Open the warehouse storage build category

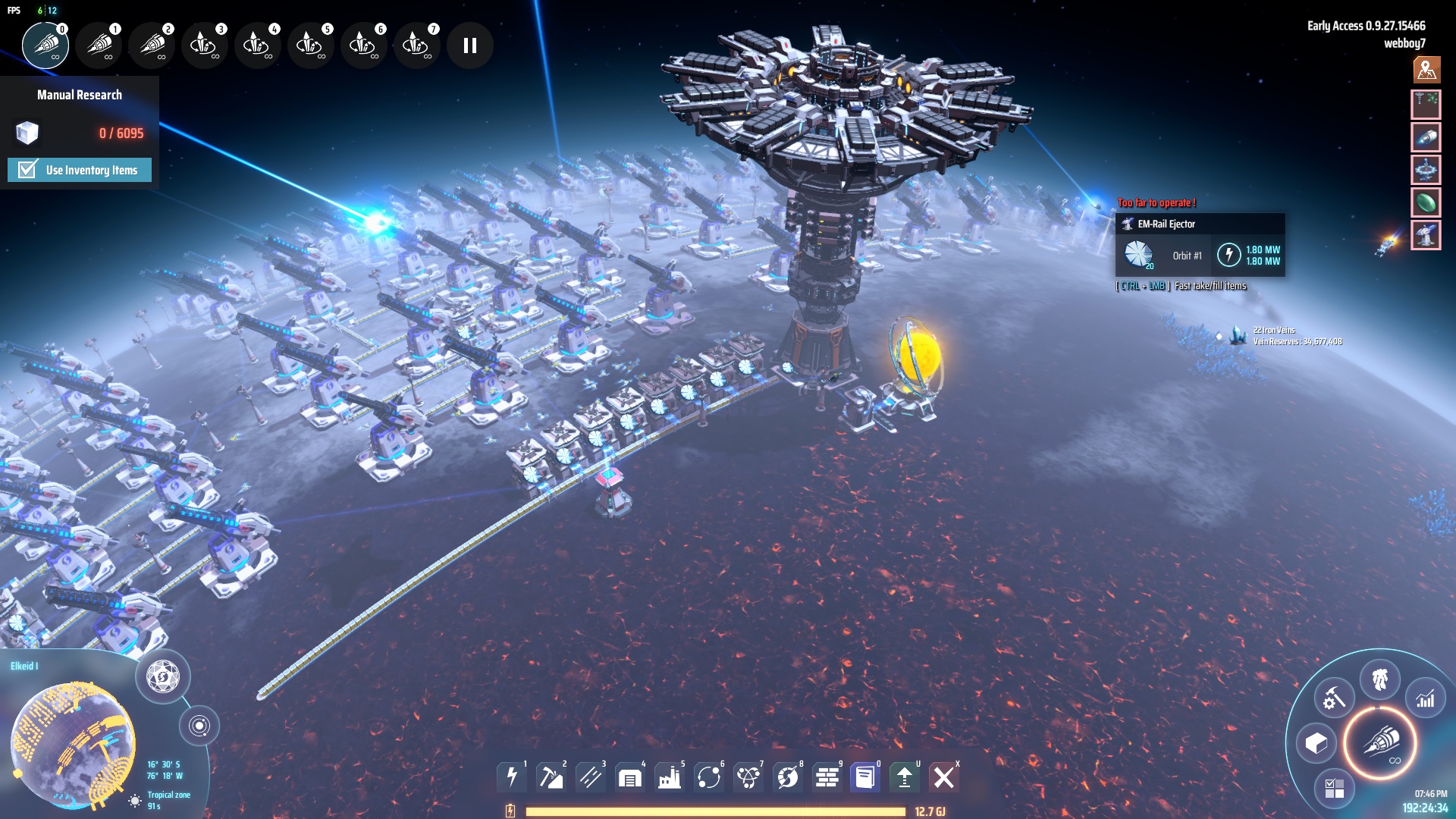point(630,777)
